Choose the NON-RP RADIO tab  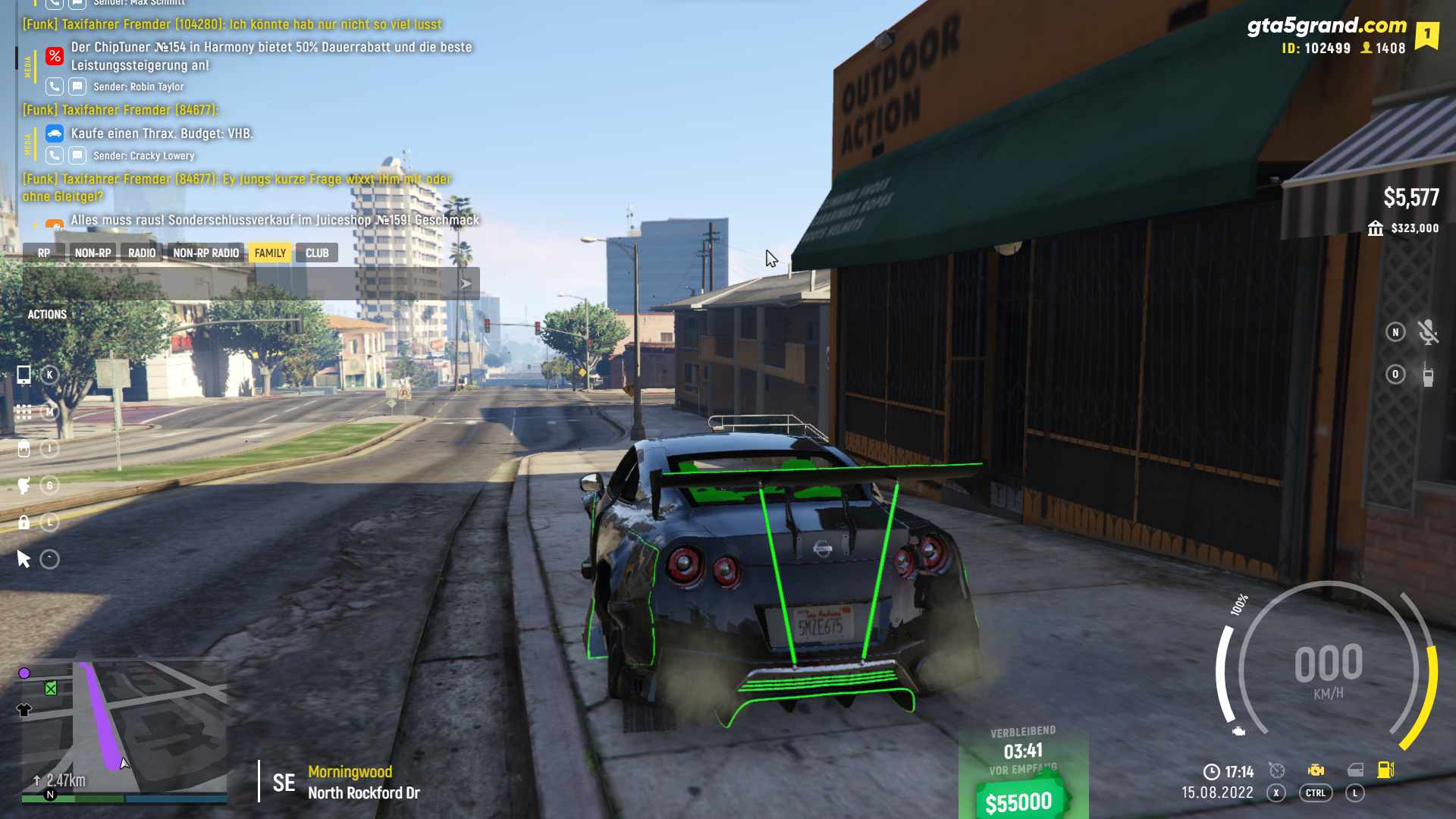tap(206, 253)
